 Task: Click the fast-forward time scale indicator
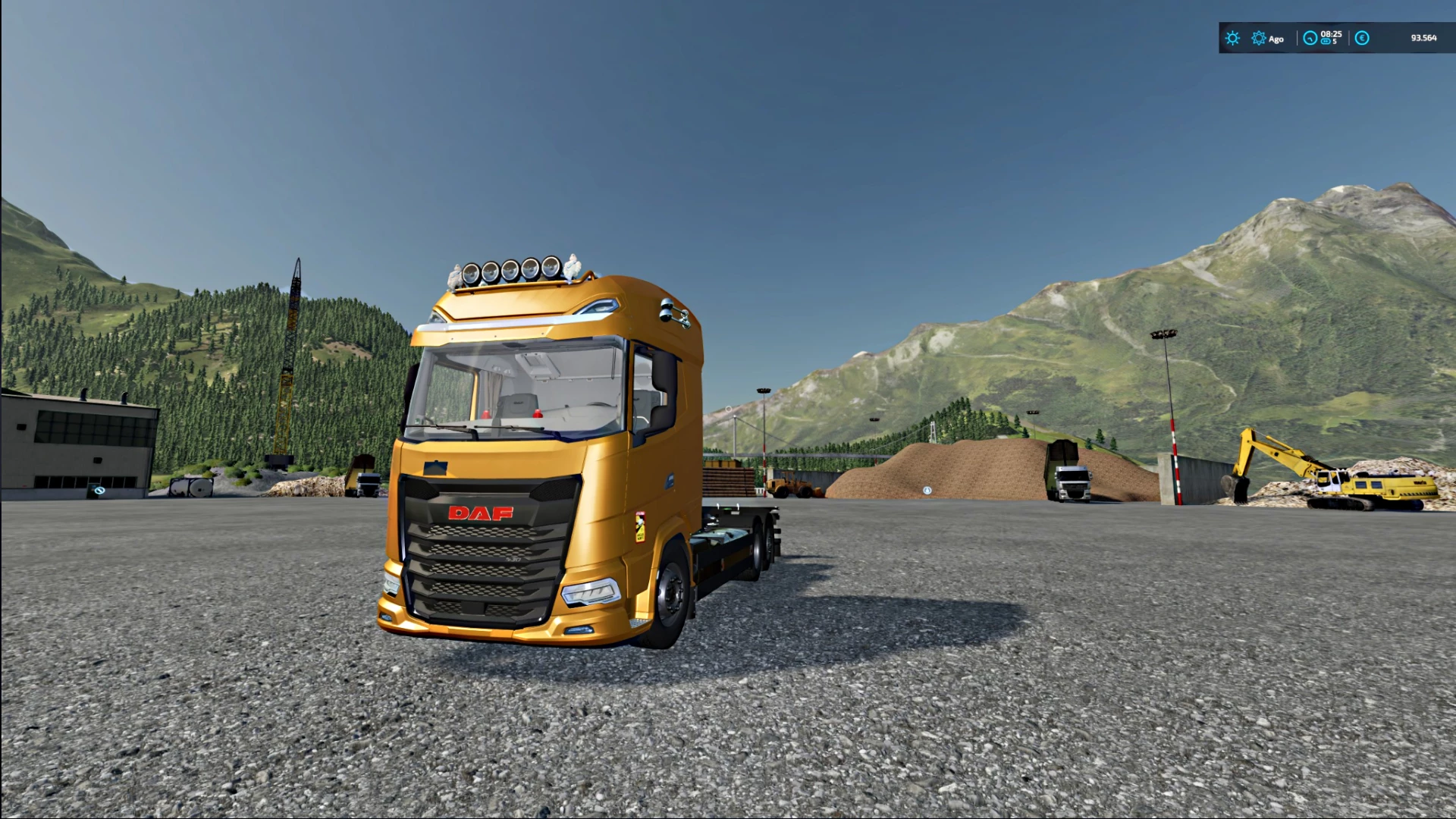(1326, 42)
